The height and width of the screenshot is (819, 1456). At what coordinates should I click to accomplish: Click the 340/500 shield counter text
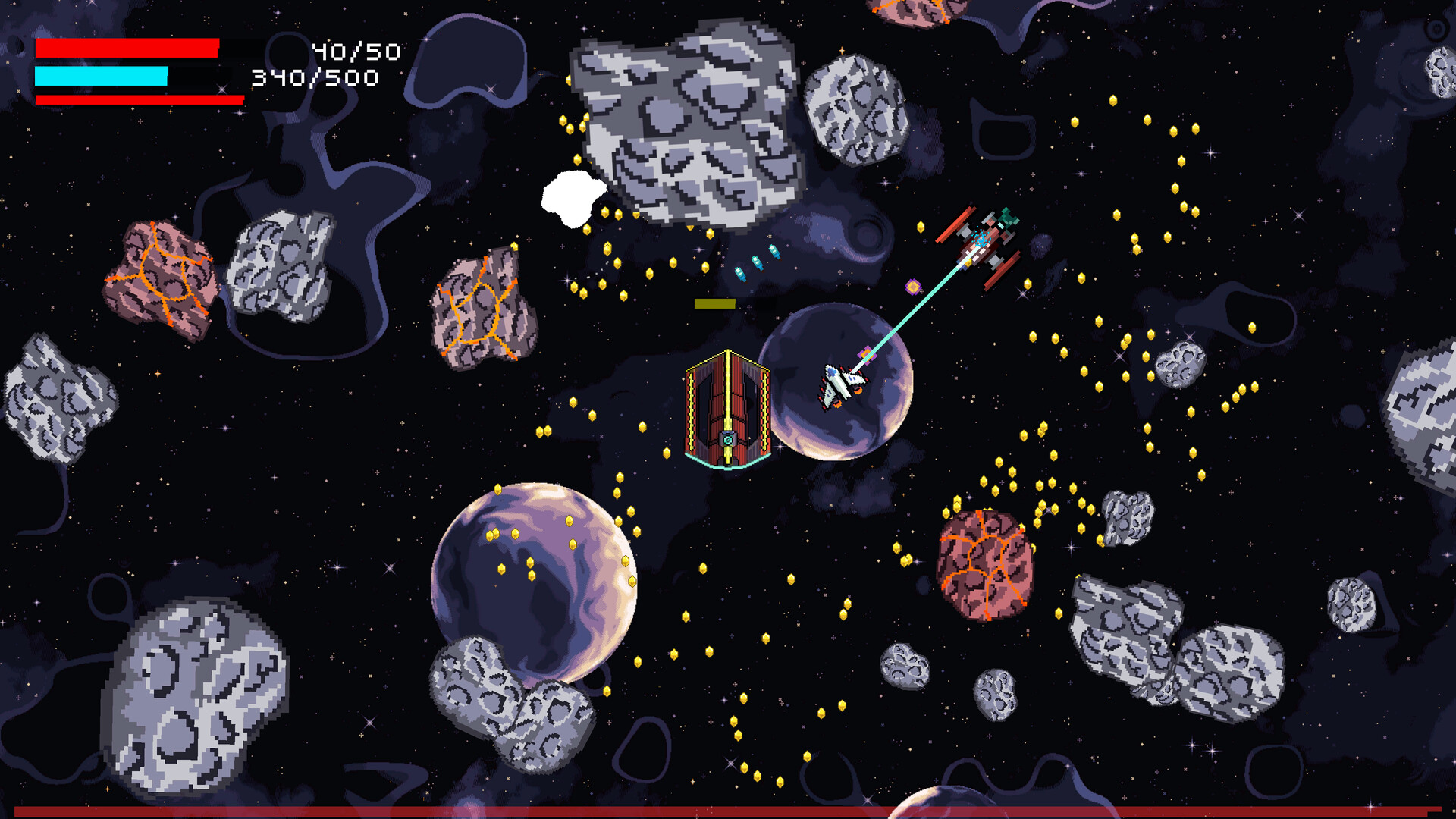[x=315, y=78]
